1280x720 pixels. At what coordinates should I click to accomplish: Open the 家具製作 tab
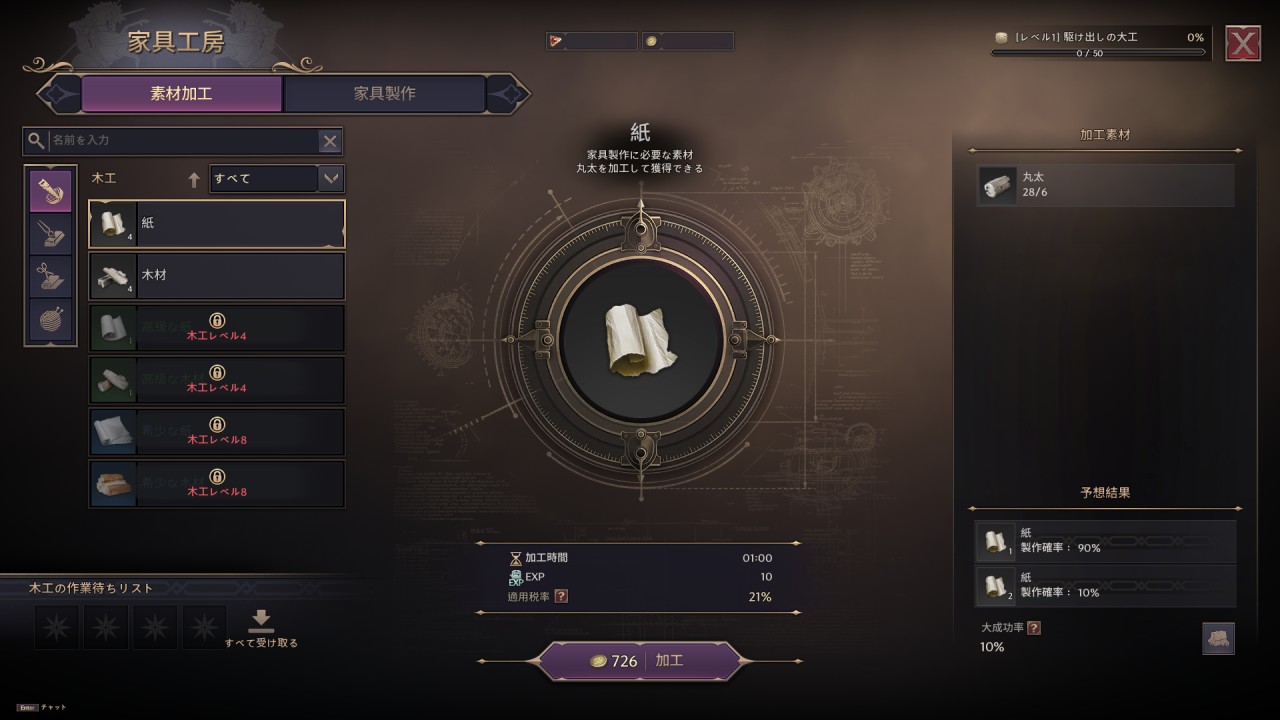(x=385, y=94)
